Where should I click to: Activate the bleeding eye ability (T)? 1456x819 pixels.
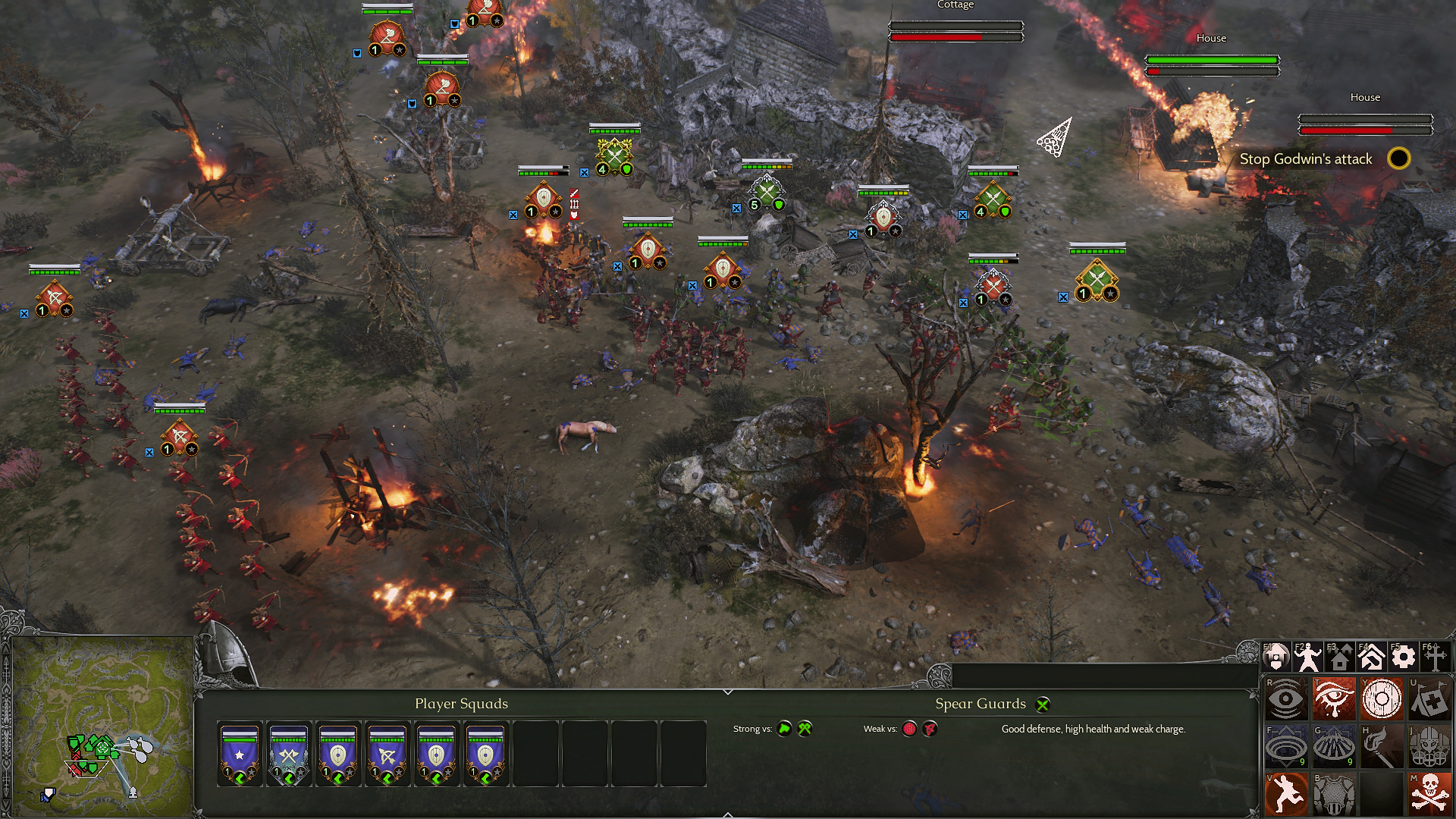coord(1335,698)
